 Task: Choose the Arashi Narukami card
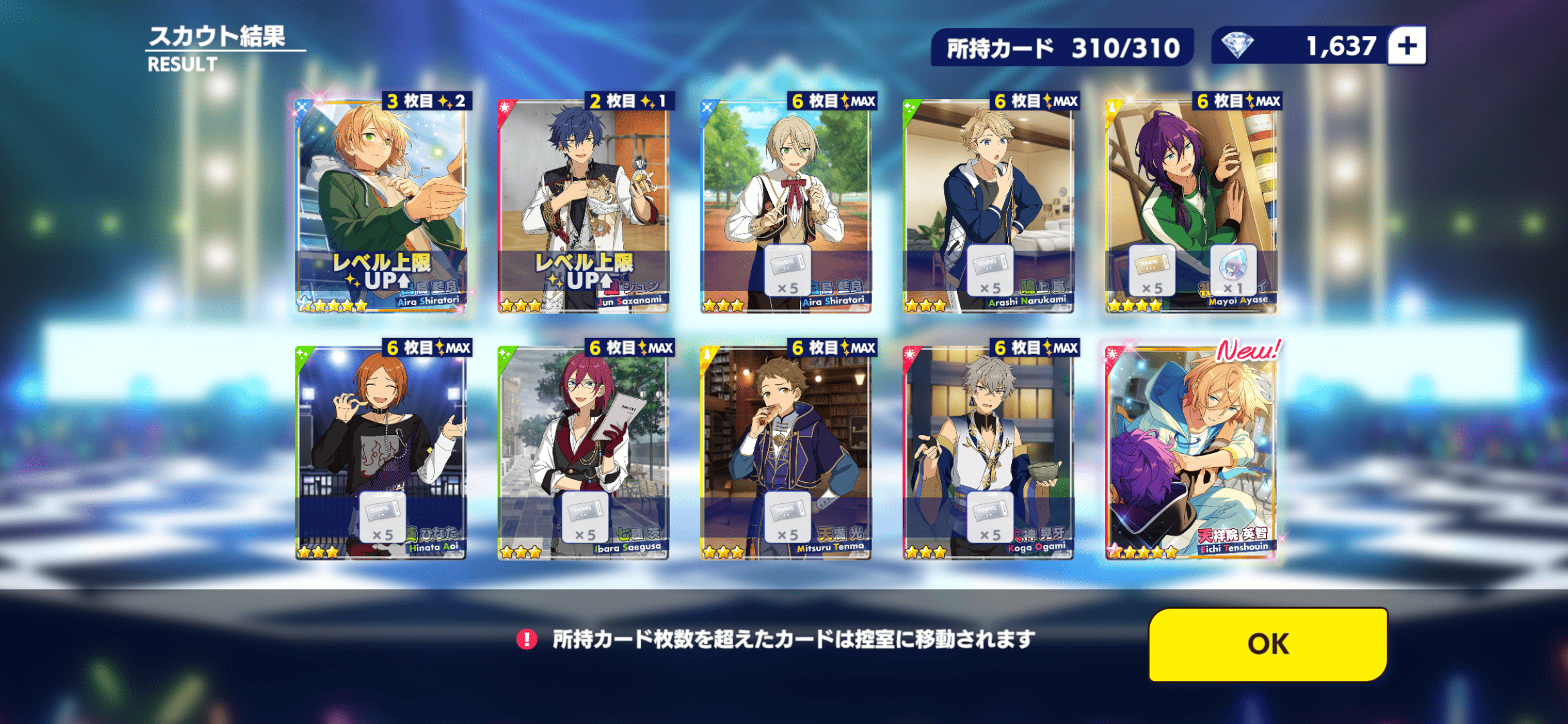click(x=988, y=206)
